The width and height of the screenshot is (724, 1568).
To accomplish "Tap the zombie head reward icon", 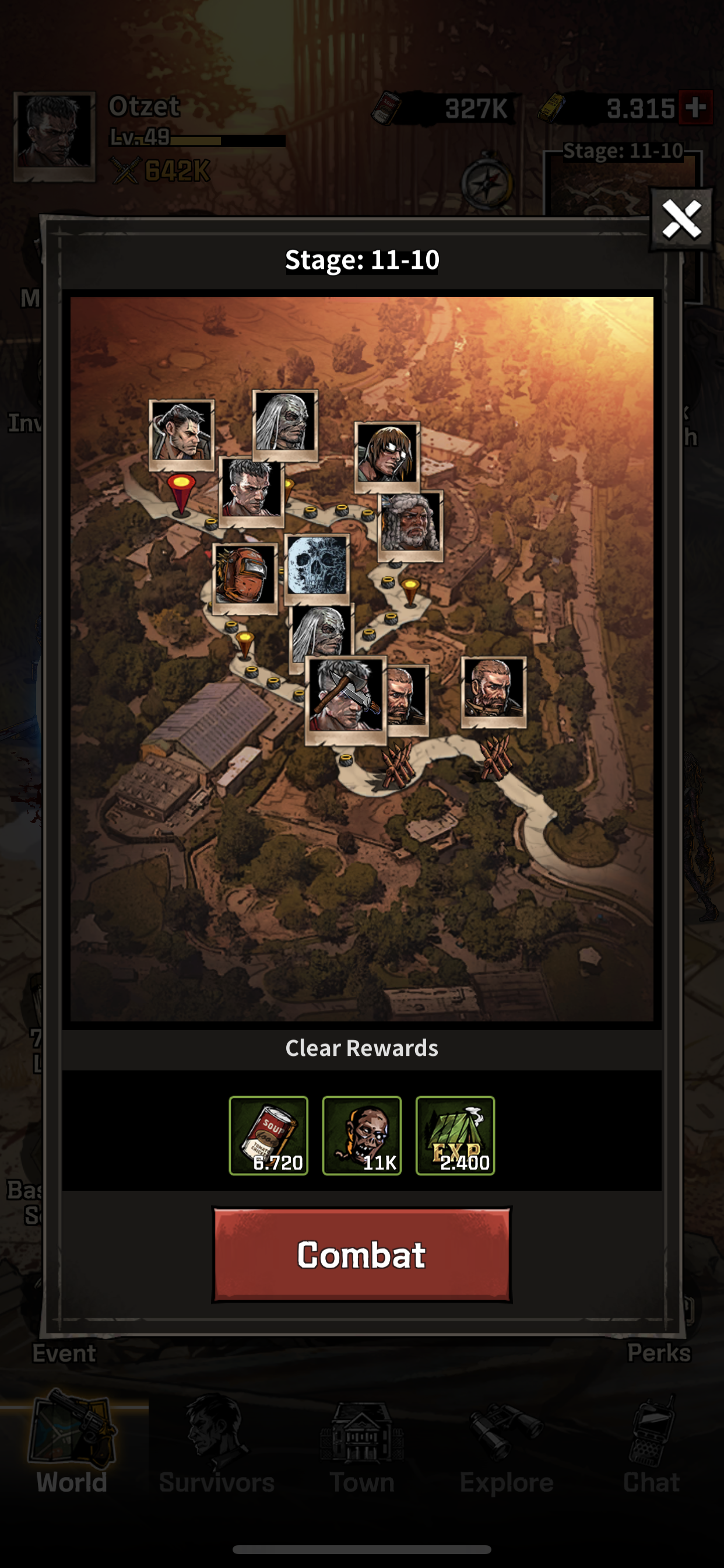I will [361, 1135].
